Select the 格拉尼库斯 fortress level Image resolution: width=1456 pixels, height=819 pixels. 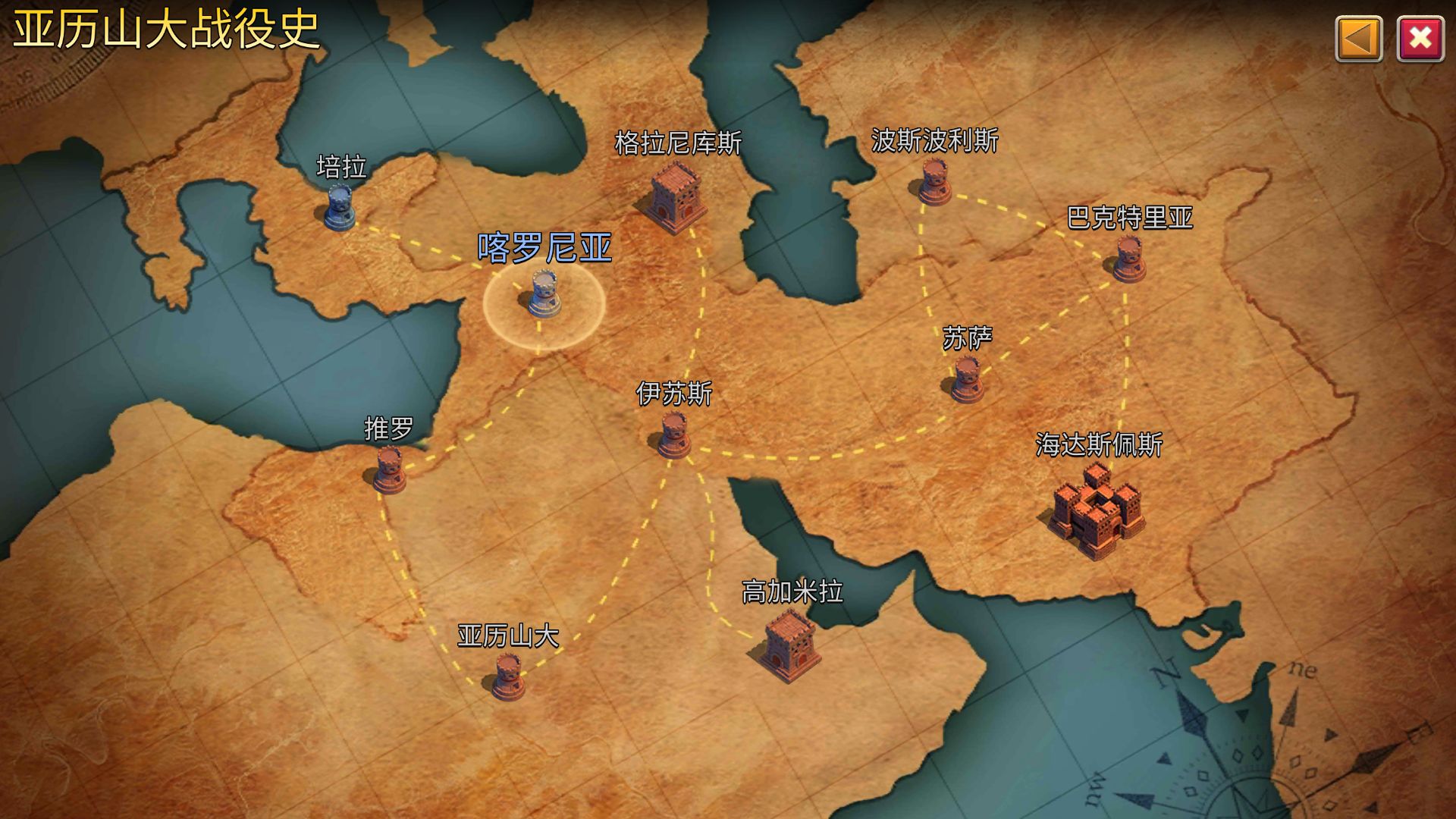coord(674,196)
